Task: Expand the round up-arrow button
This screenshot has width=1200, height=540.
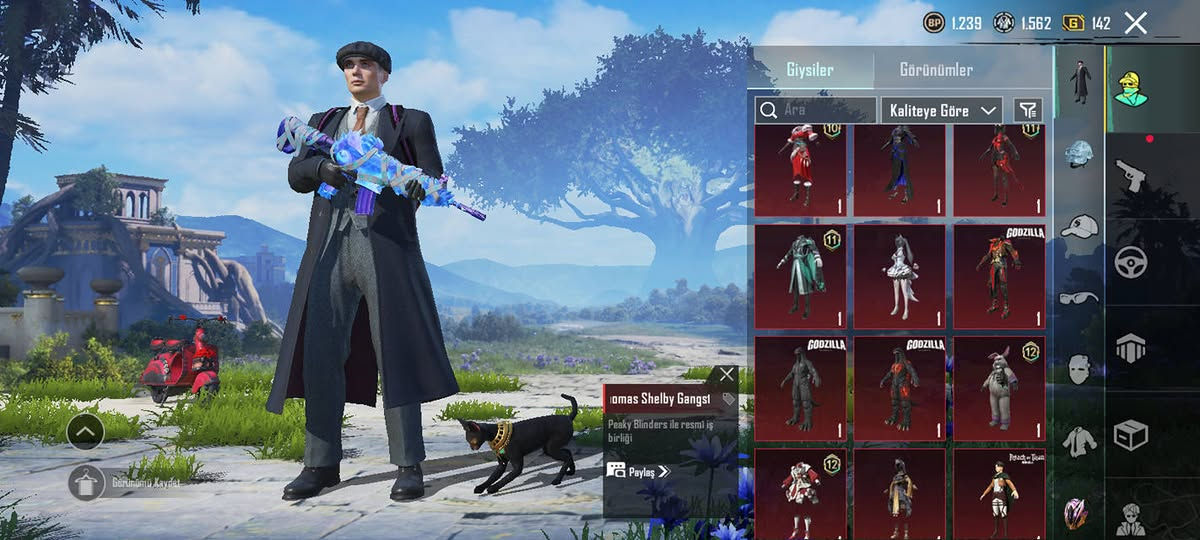Action: (x=86, y=431)
